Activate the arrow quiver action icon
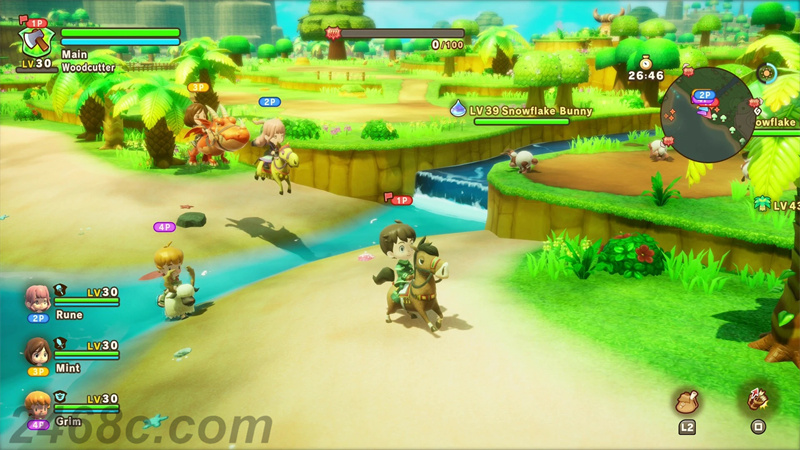 (x=757, y=399)
